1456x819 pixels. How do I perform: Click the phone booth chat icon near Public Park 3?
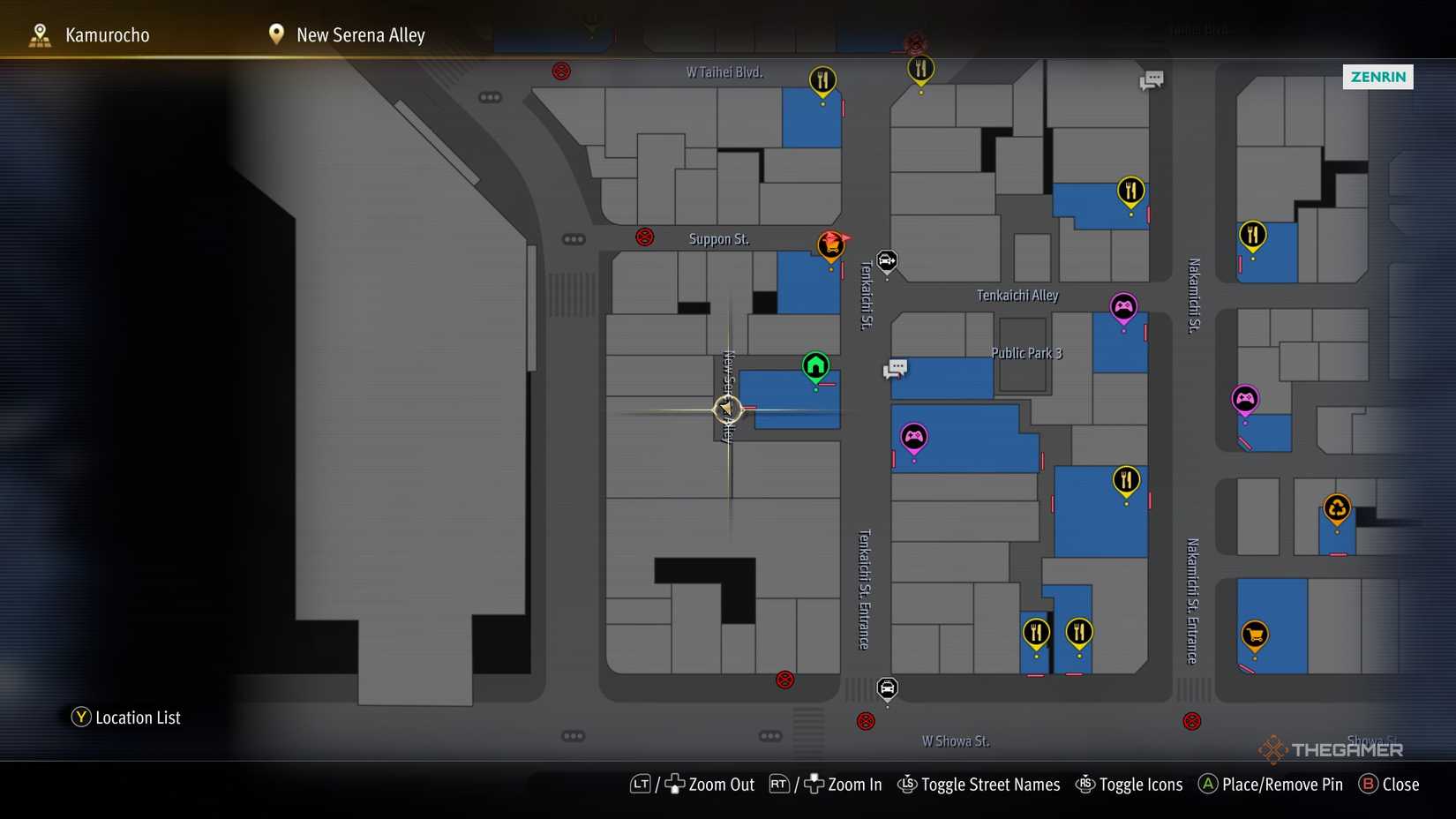894,368
